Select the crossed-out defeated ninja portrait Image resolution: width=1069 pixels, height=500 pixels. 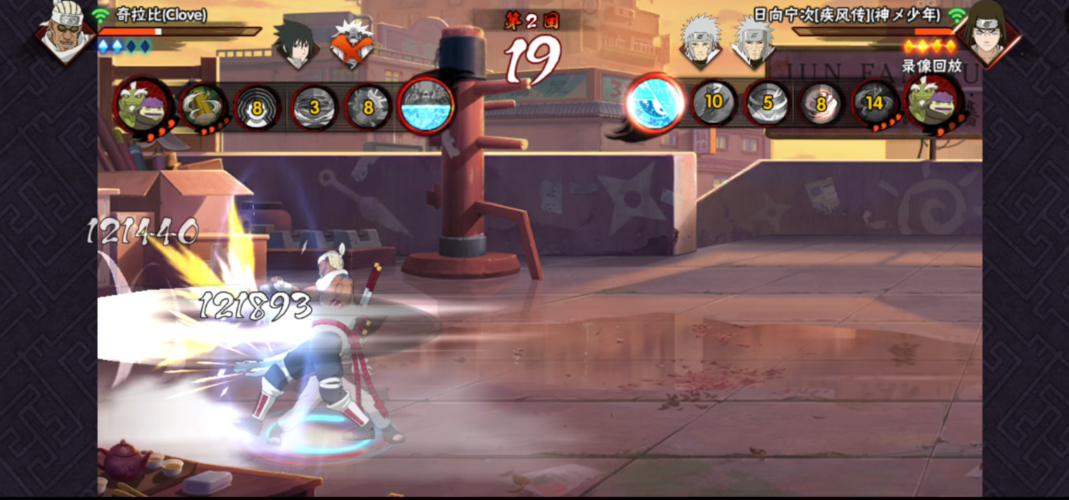click(x=351, y=43)
